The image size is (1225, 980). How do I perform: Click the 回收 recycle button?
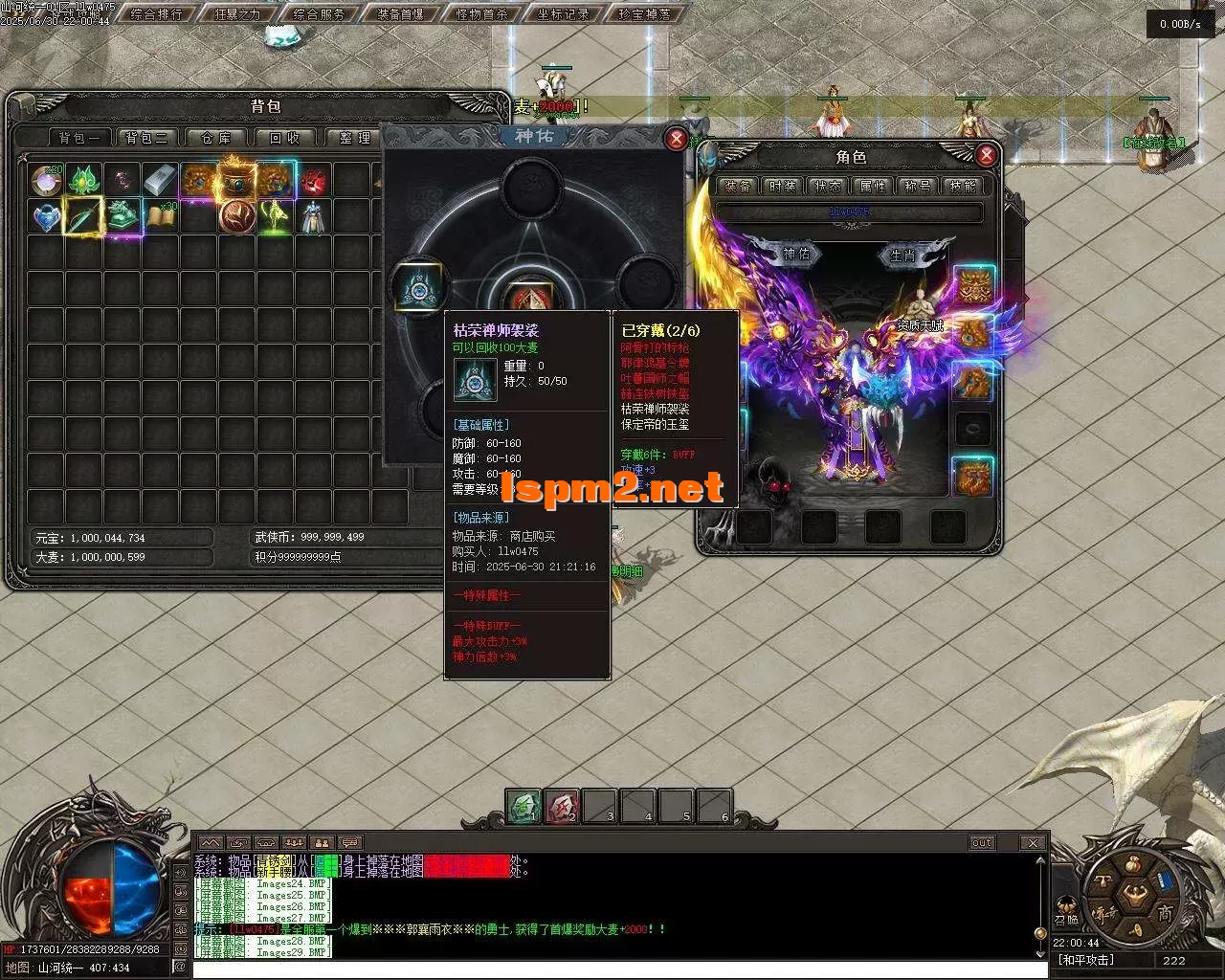point(284,138)
